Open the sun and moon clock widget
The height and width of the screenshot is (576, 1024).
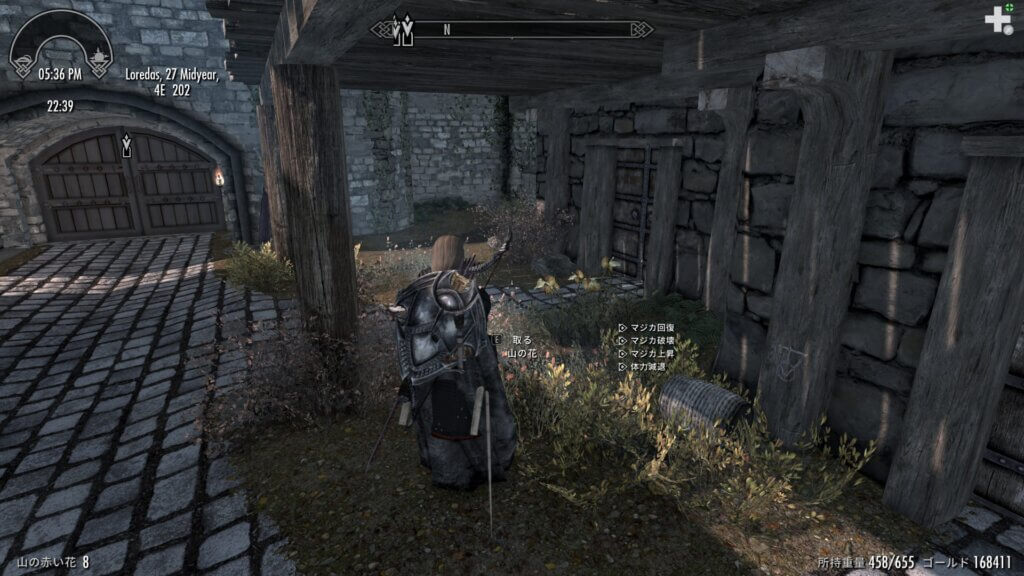[60, 46]
